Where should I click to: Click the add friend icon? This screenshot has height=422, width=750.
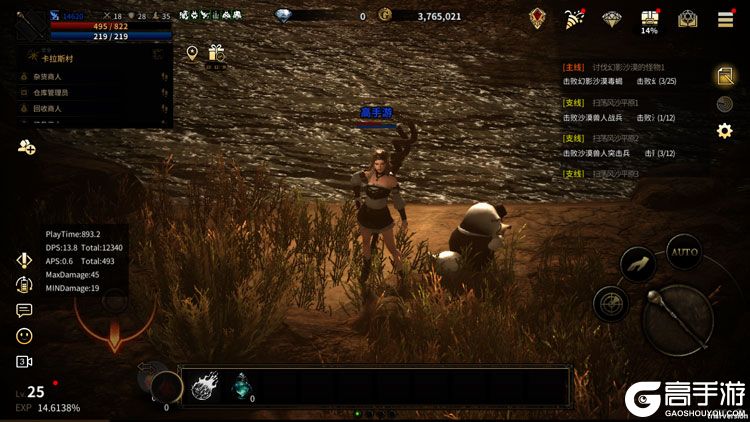click(26, 147)
